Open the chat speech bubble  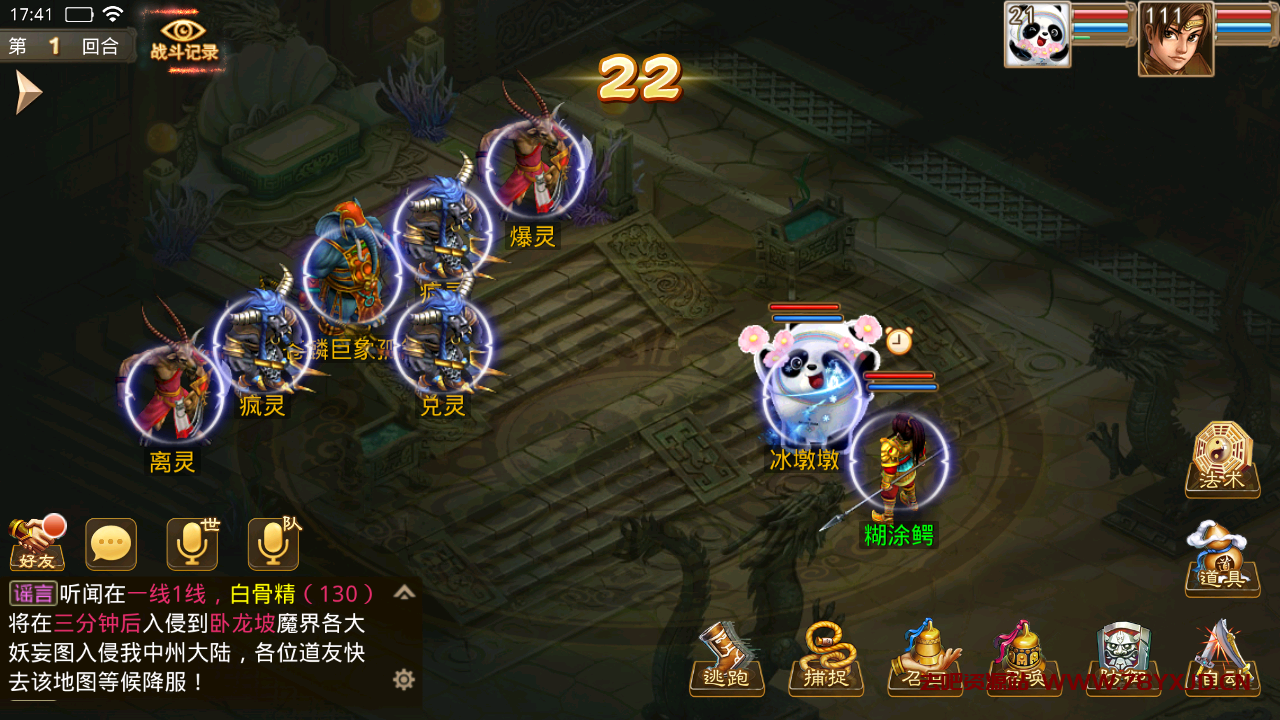pos(111,544)
